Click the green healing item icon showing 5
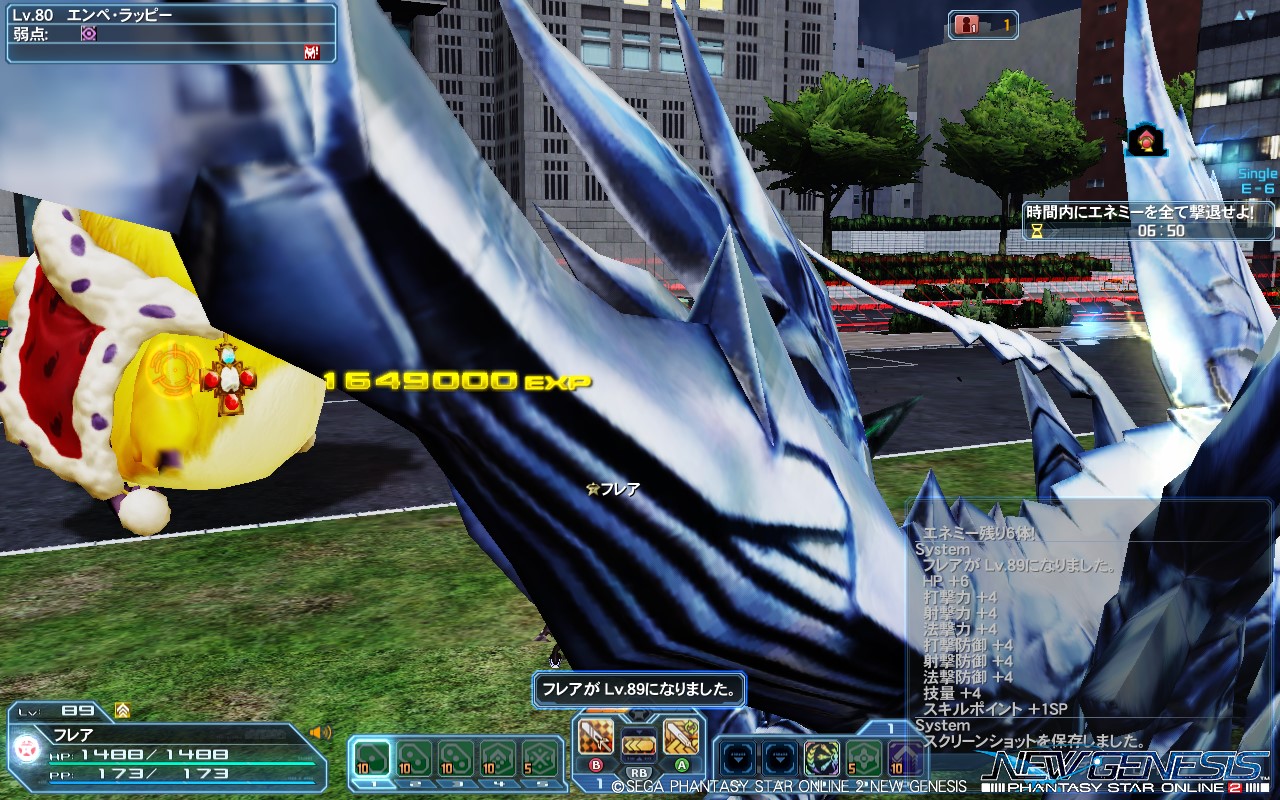1280x800 pixels. coord(861,757)
